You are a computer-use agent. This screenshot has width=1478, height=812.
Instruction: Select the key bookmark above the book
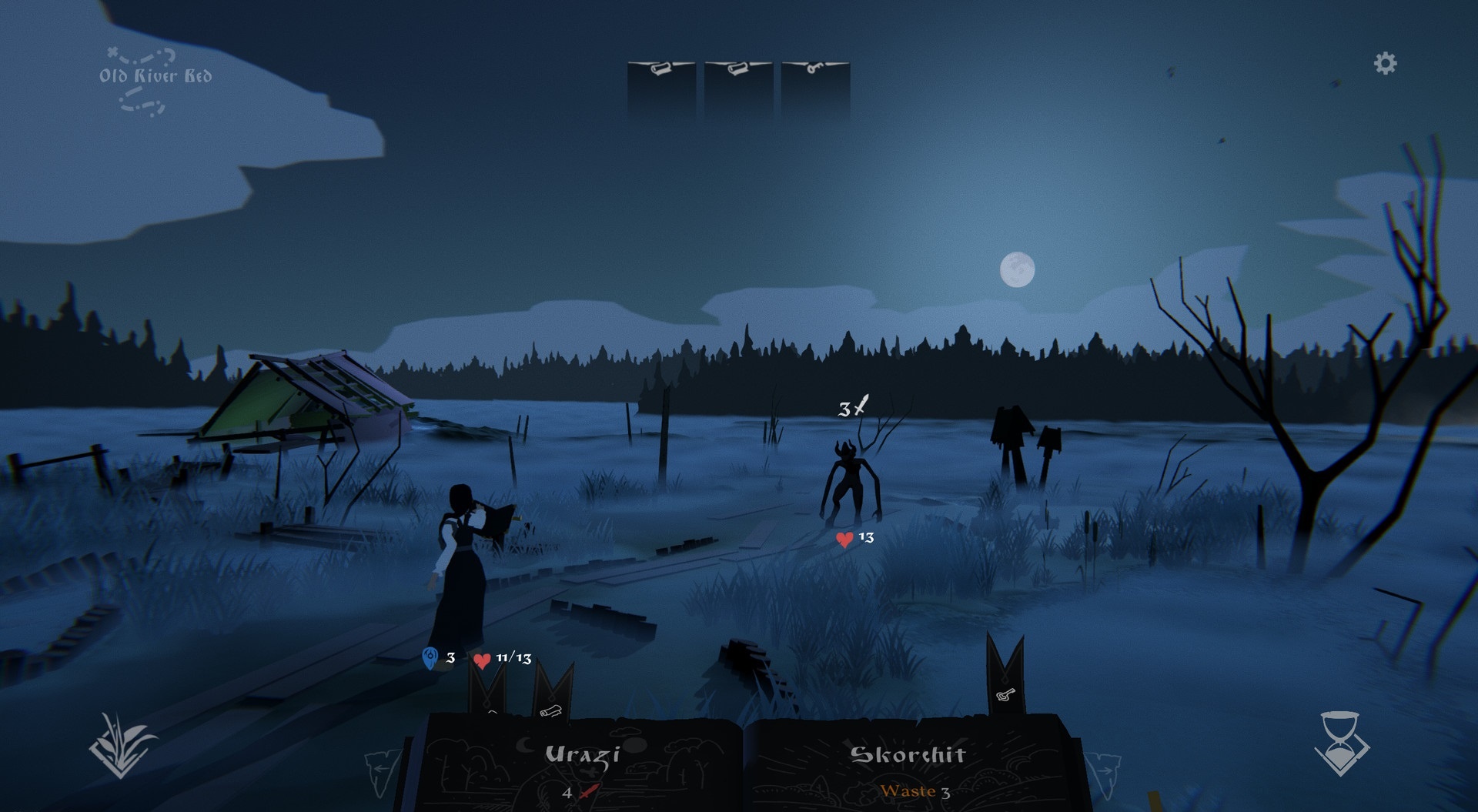[1005, 678]
